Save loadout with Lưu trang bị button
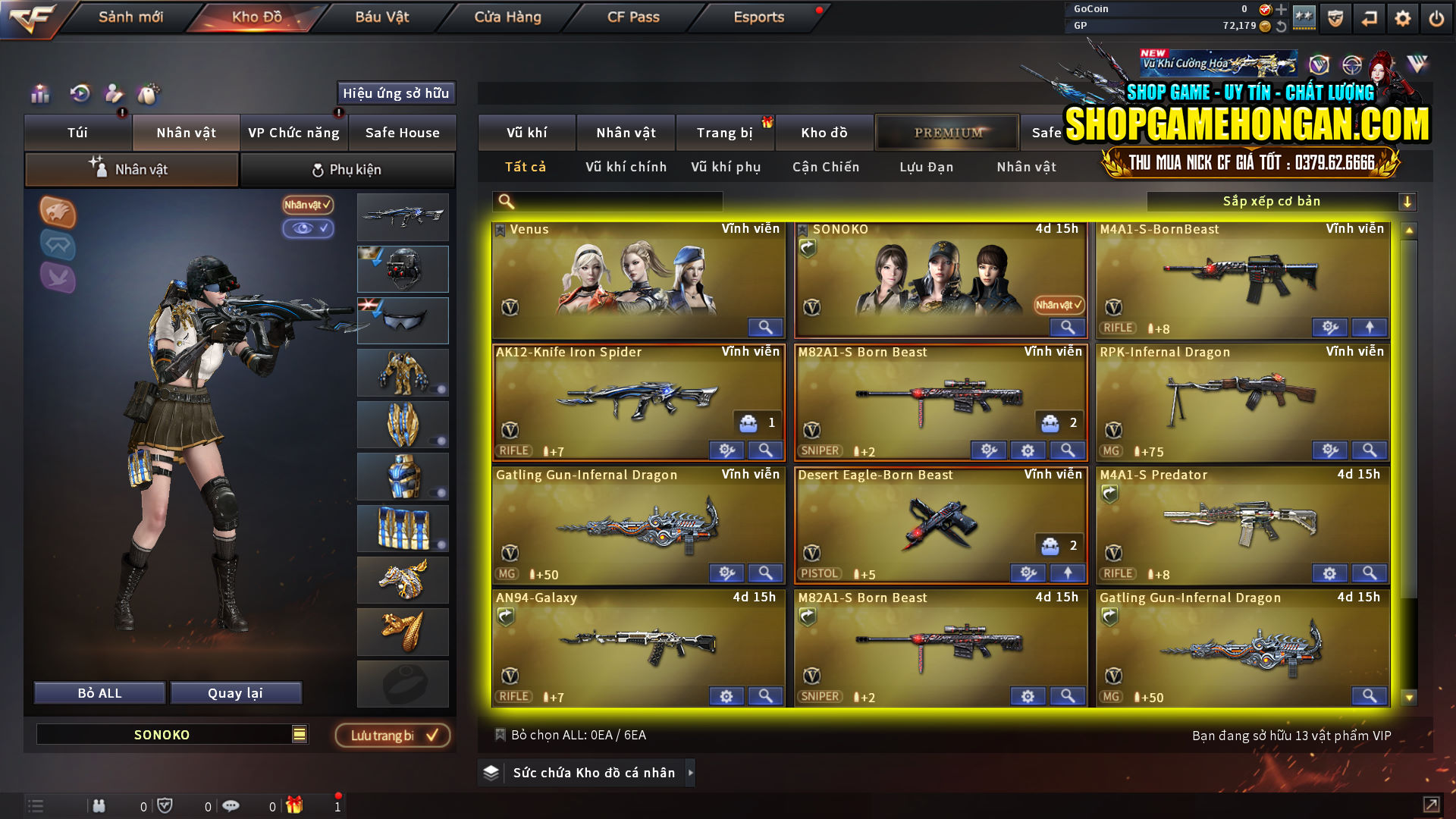1456x819 pixels. tap(393, 734)
